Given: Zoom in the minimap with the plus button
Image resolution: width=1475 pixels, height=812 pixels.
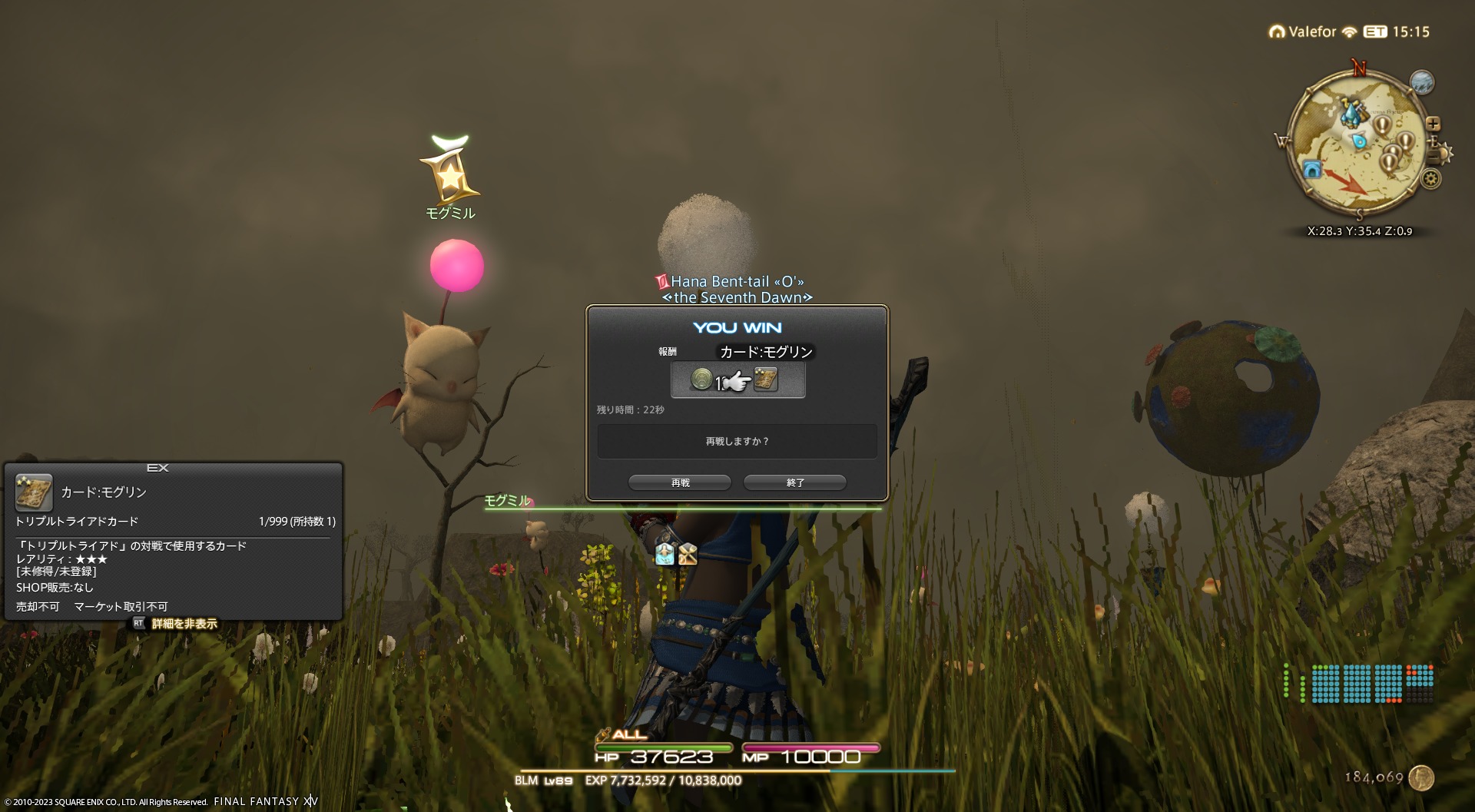Looking at the screenshot, I should click(x=1433, y=124).
